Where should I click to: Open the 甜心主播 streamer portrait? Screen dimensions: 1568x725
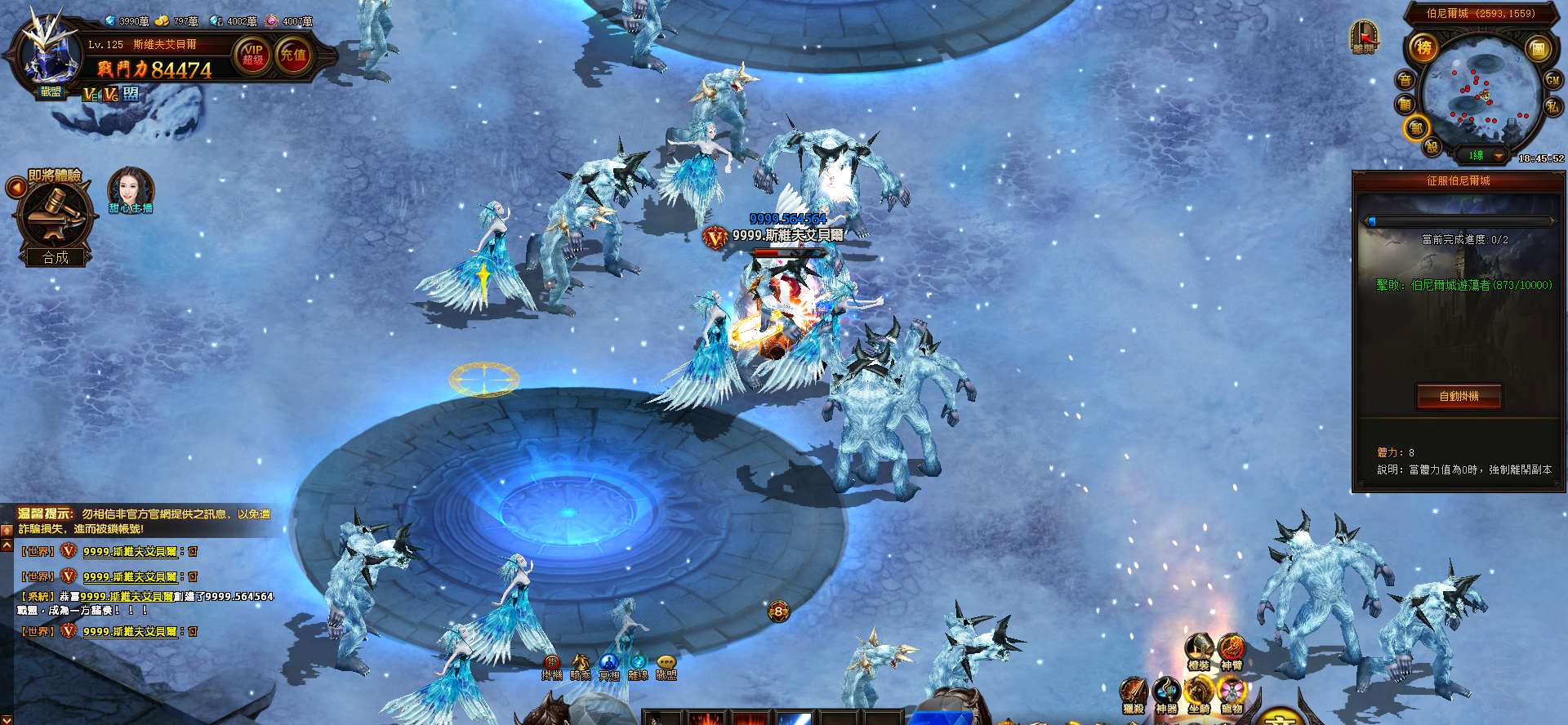pyautogui.click(x=131, y=190)
